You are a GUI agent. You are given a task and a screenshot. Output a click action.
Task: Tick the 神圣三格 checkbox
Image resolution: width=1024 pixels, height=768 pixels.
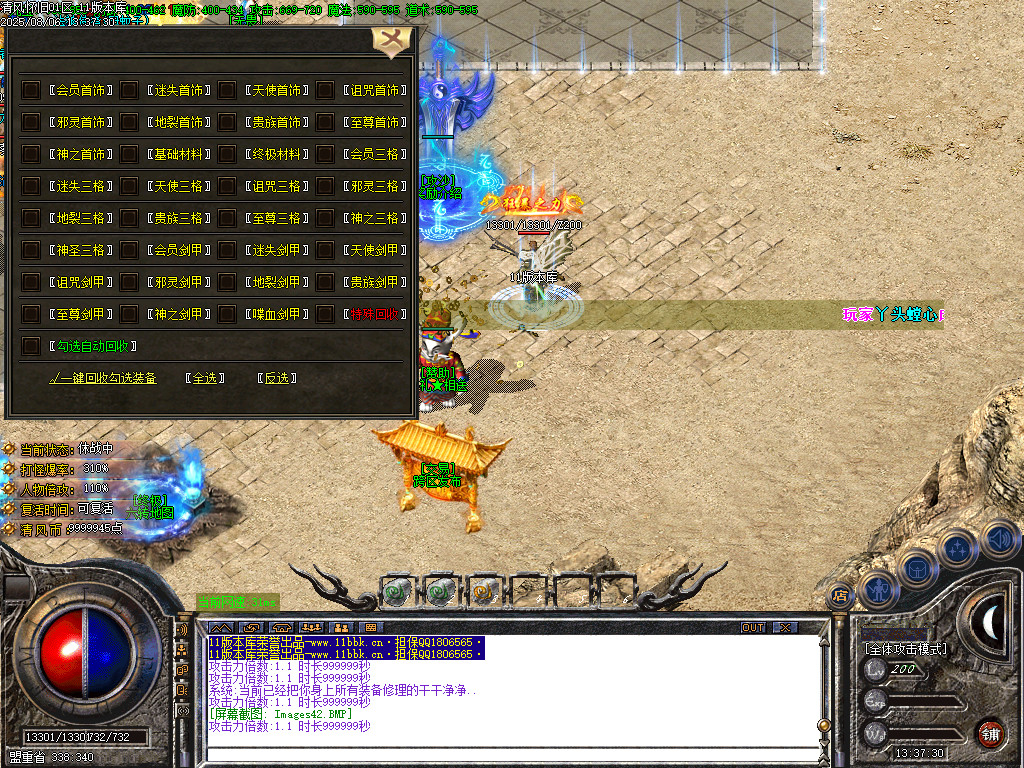click(31, 250)
